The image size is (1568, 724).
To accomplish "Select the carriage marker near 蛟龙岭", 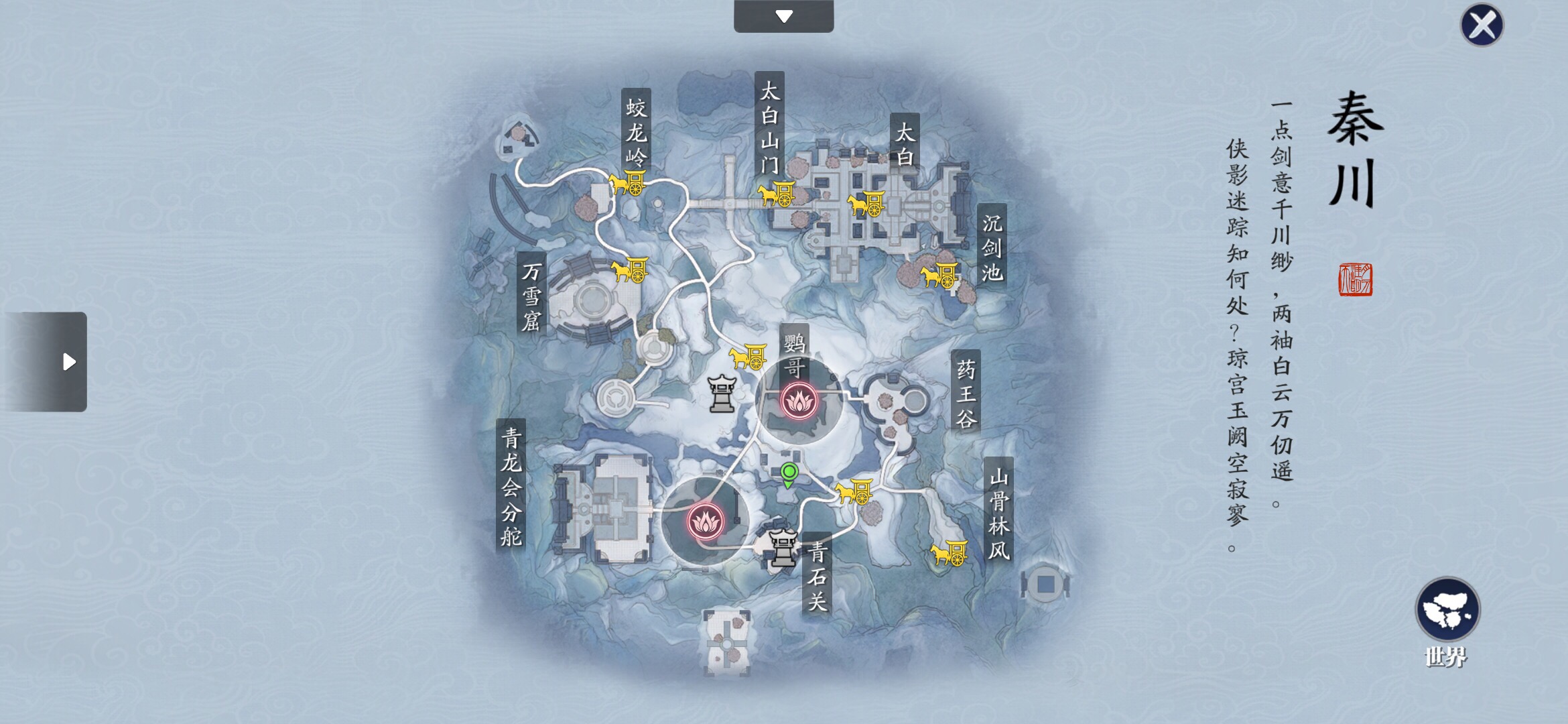I will (629, 182).
